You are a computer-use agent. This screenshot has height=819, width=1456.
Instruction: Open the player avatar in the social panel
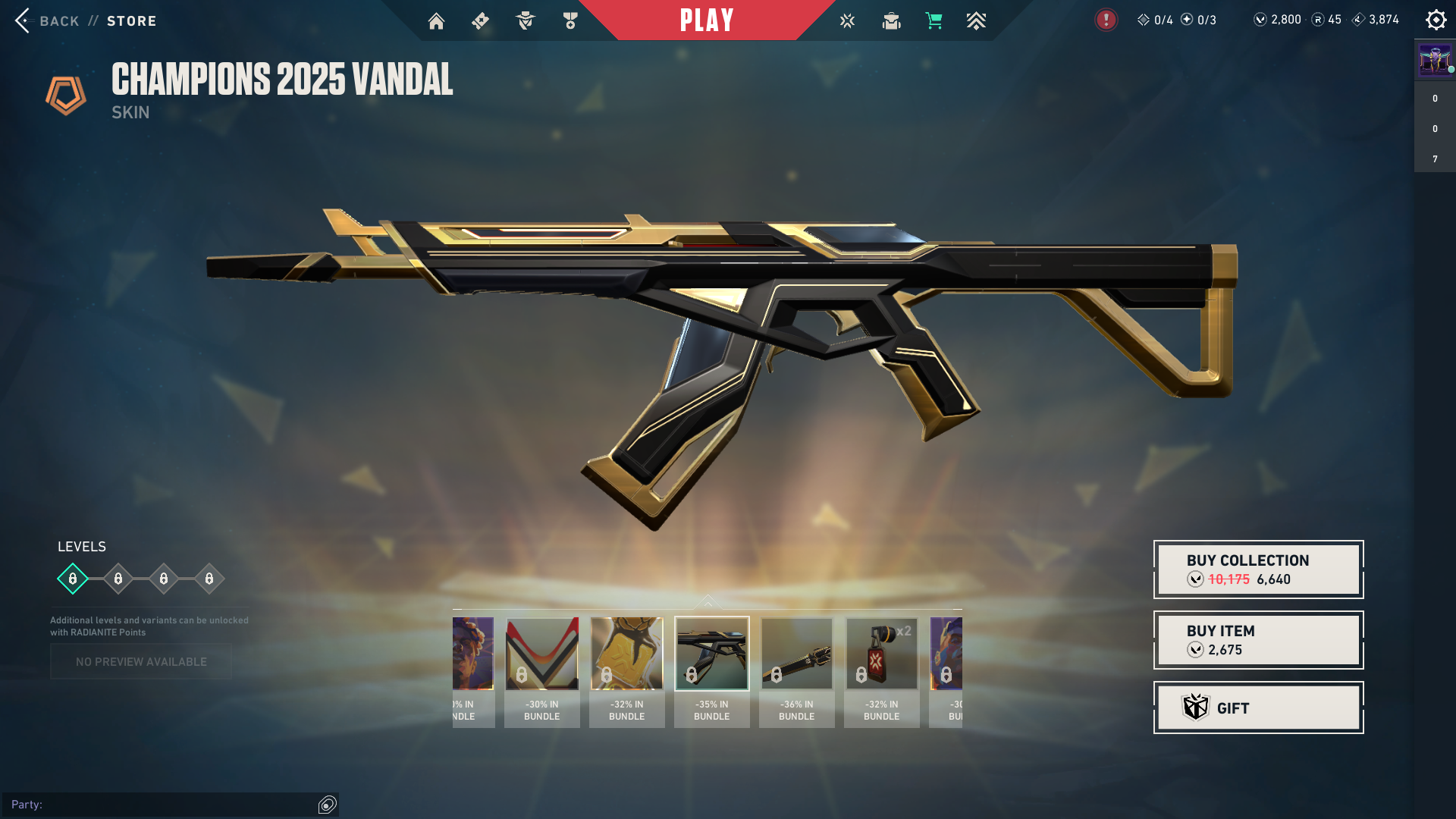1435,60
